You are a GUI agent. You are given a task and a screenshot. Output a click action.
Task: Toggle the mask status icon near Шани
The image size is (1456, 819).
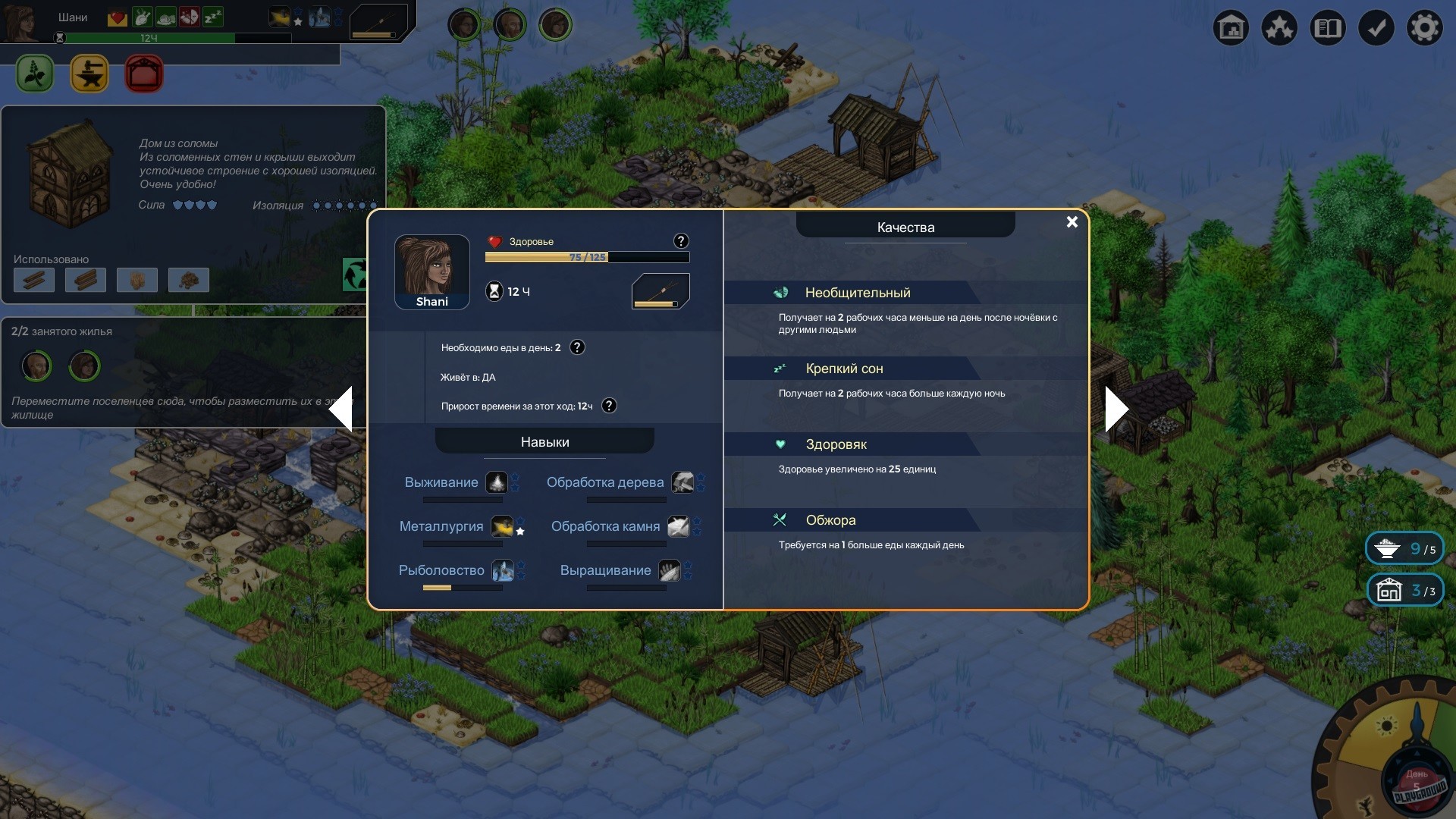[x=189, y=17]
